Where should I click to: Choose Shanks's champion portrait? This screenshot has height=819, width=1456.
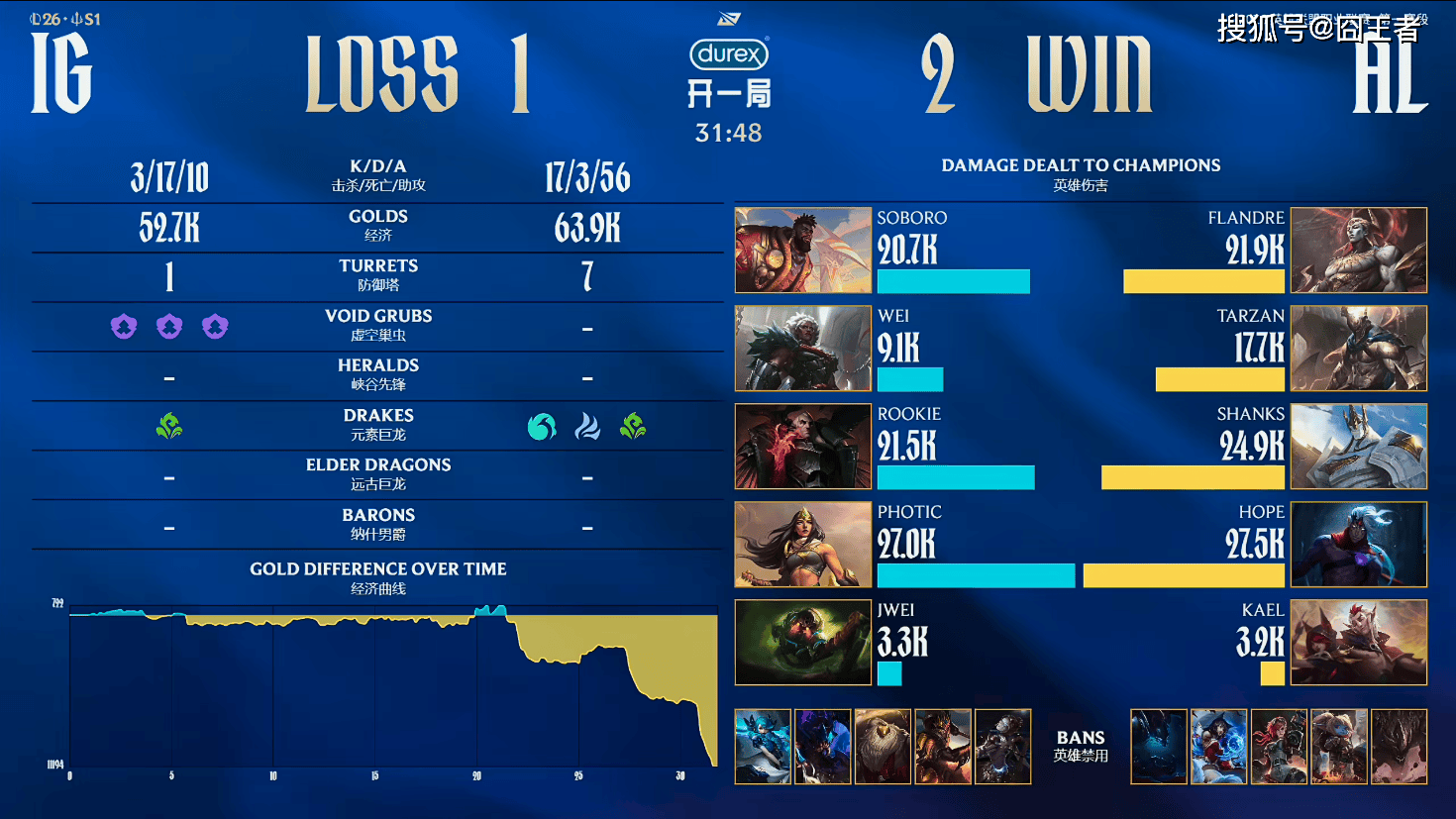click(x=1359, y=446)
